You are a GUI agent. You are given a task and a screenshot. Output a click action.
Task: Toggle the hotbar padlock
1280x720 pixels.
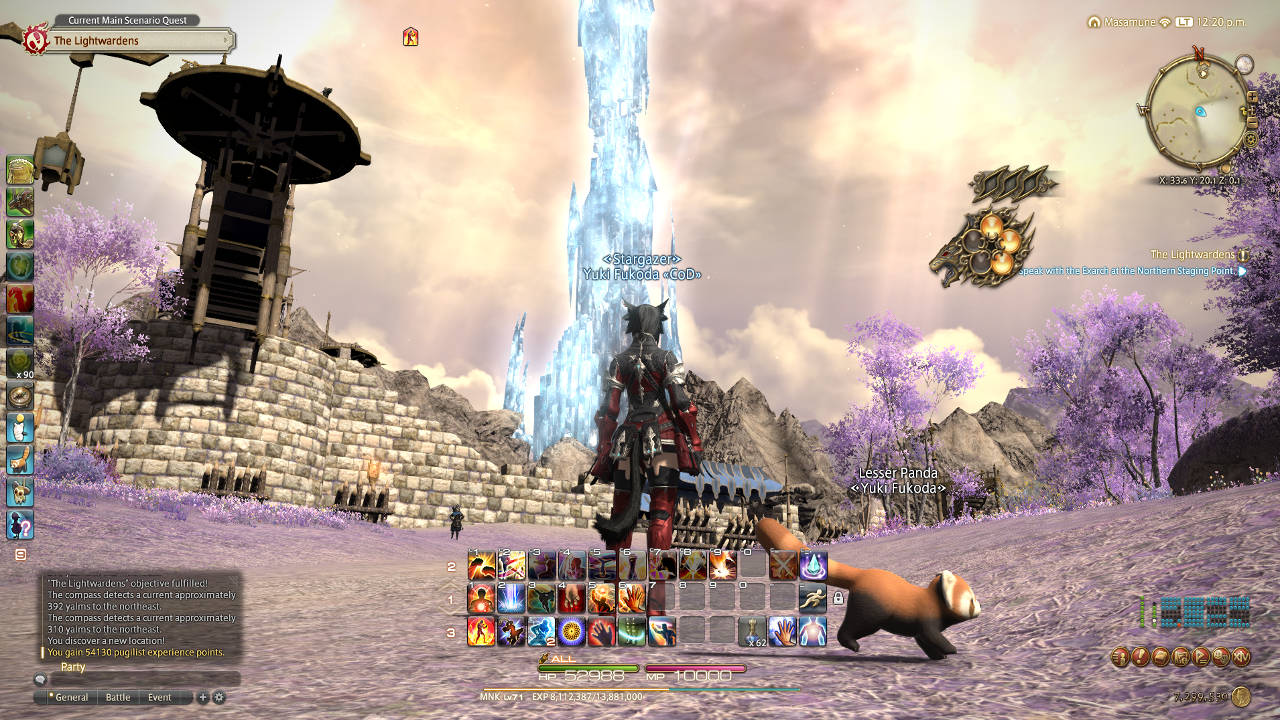(x=838, y=598)
